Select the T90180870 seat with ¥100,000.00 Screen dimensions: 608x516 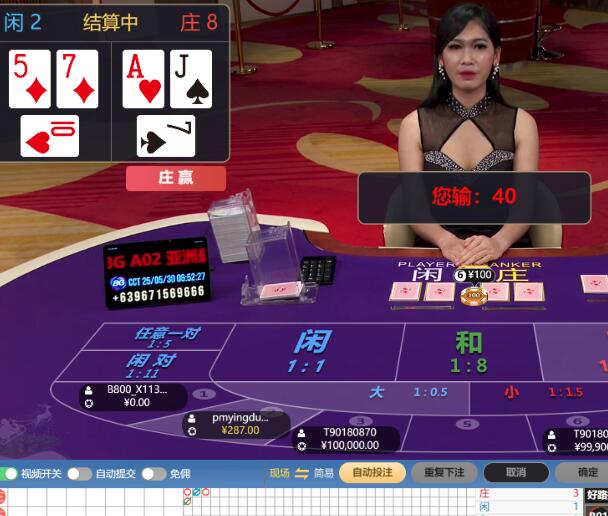[x=347, y=439]
